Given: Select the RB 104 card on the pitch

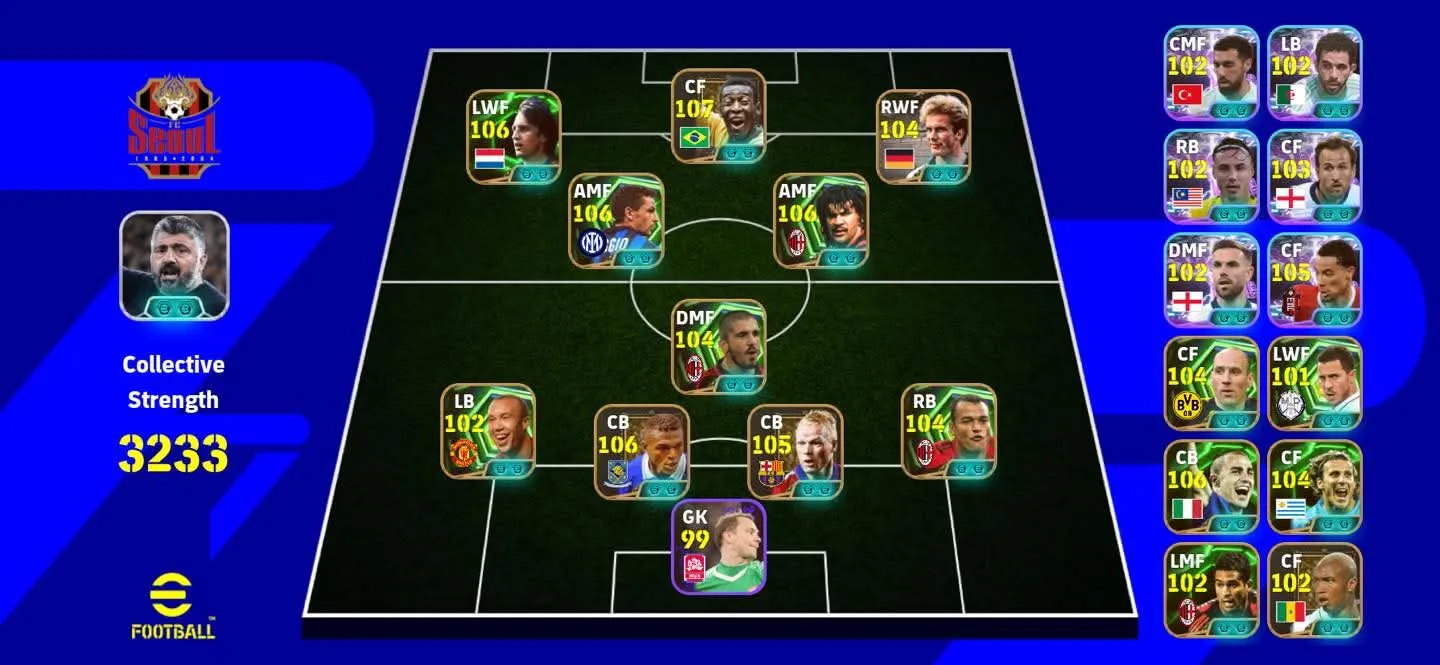Looking at the screenshot, I should (x=949, y=431).
